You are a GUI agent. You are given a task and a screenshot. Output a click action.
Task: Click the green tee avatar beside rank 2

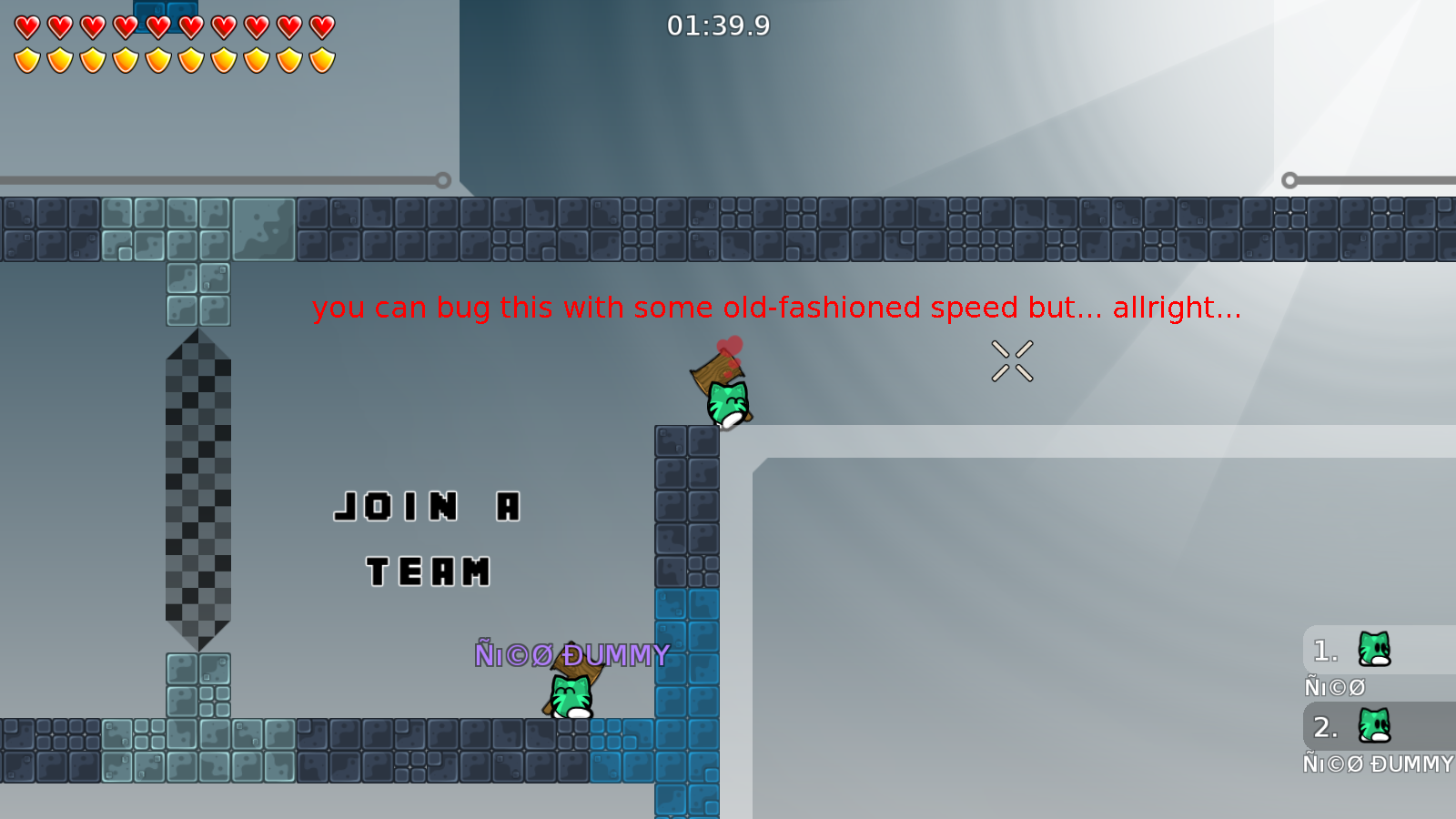pyautogui.click(x=1374, y=725)
